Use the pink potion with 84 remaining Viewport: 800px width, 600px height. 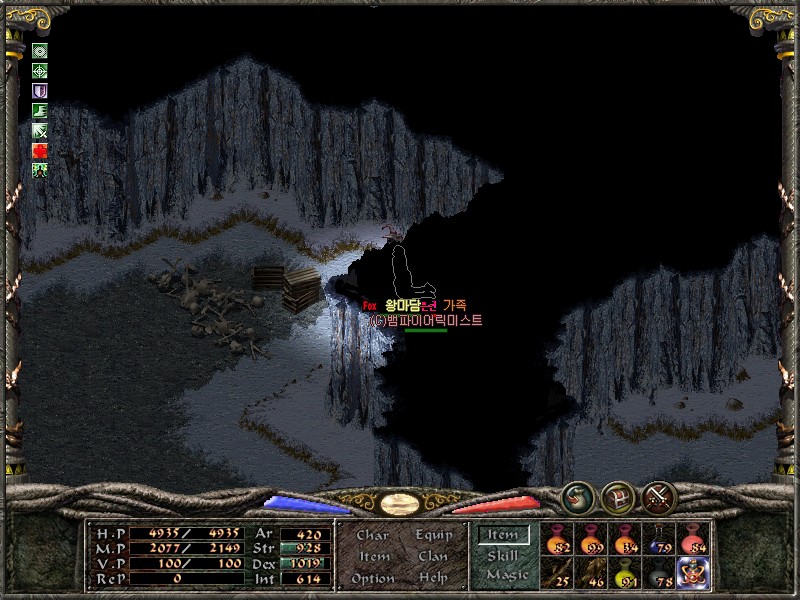(694, 540)
